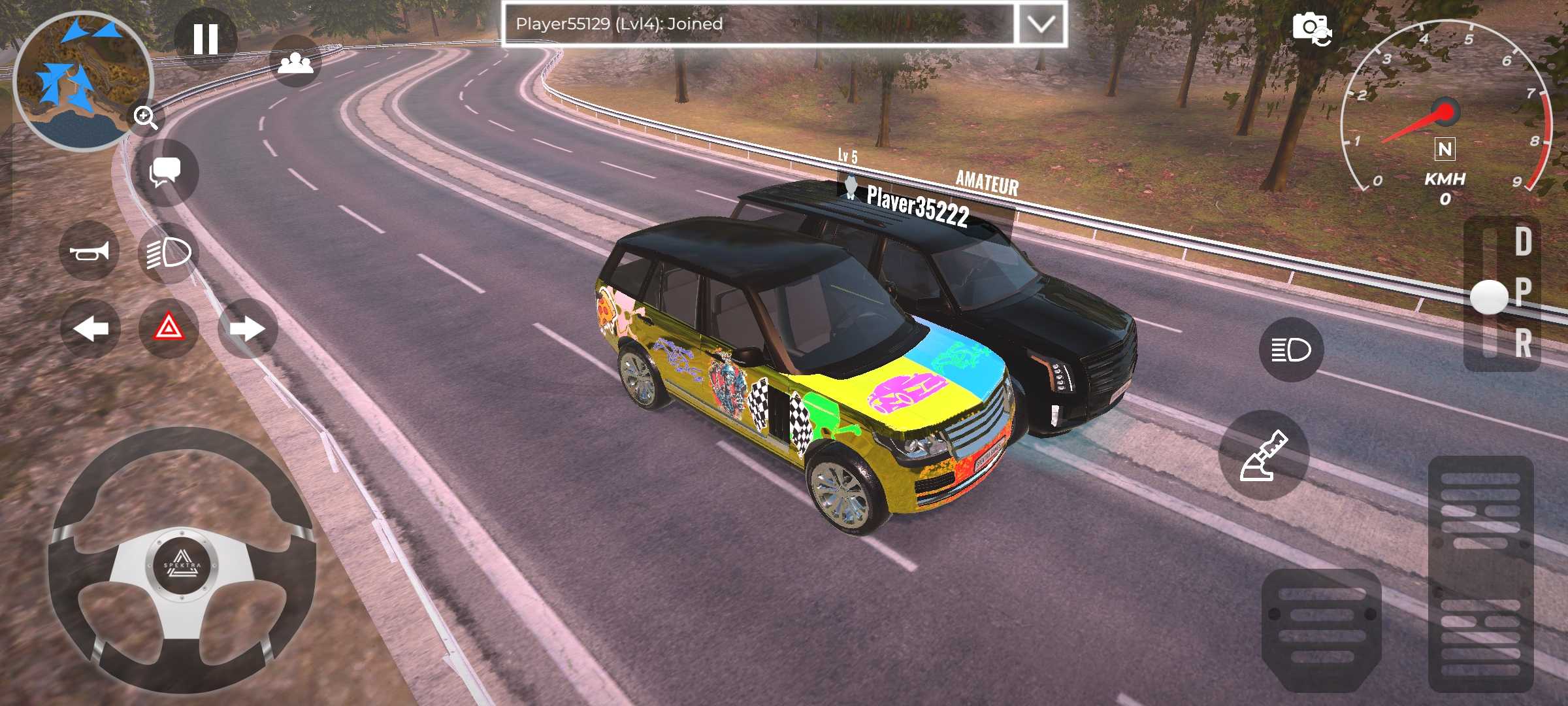Step on the tall gas pedal
Viewport: 1568px width, 706px height.
pos(1480,574)
